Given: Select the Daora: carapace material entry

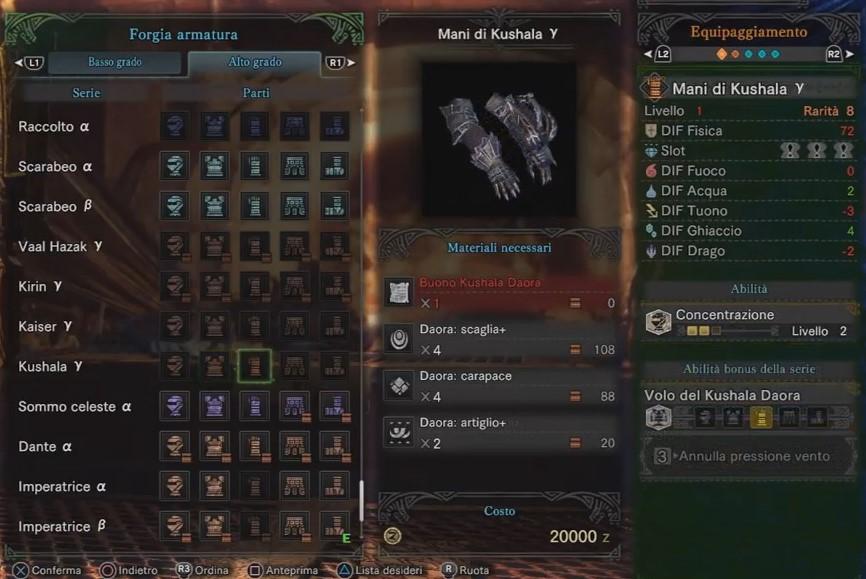Looking at the screenshot, I should 499,386.
